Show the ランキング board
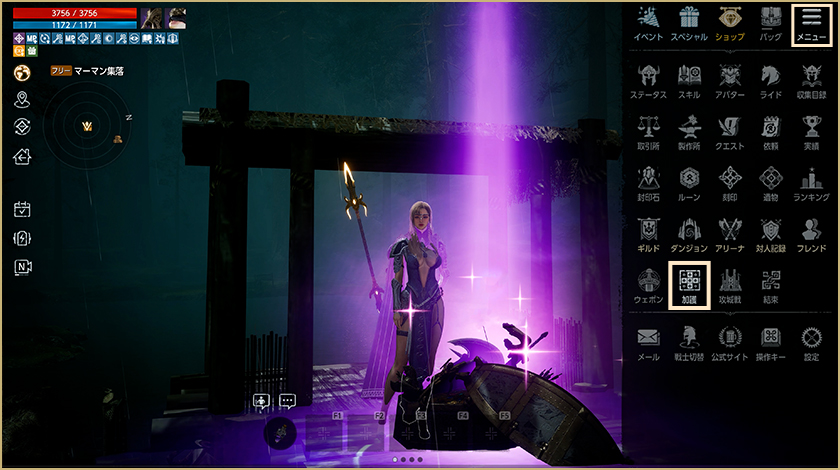 click(811, 183)
